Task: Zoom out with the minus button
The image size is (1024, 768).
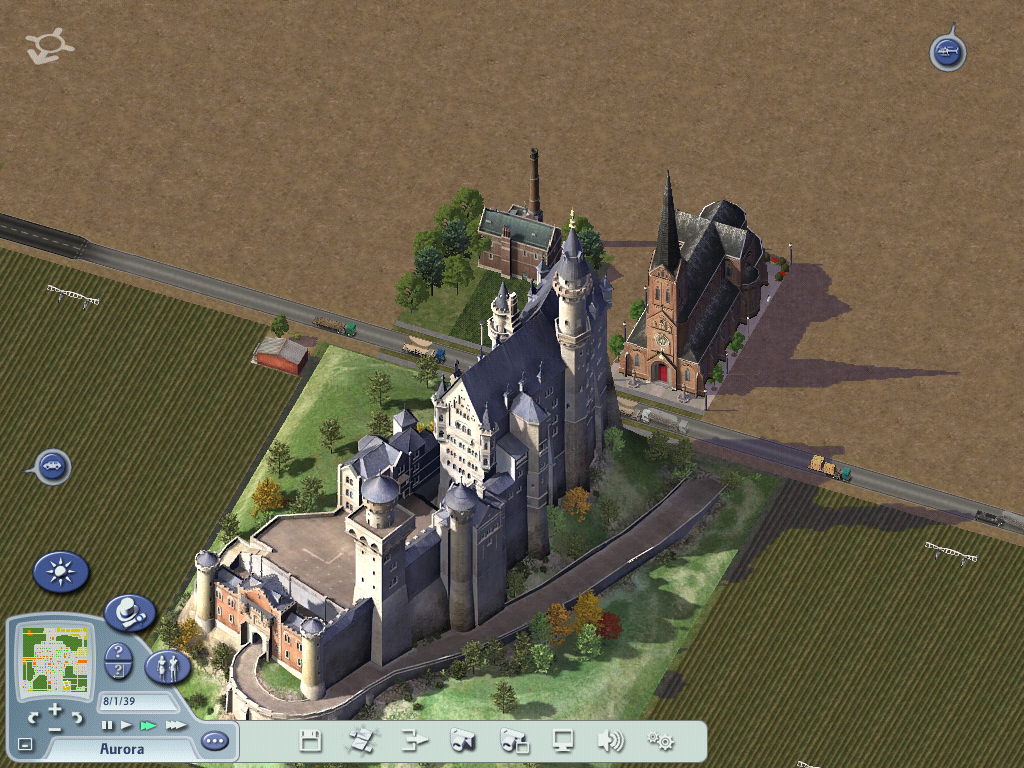Action: click(55, 729)
